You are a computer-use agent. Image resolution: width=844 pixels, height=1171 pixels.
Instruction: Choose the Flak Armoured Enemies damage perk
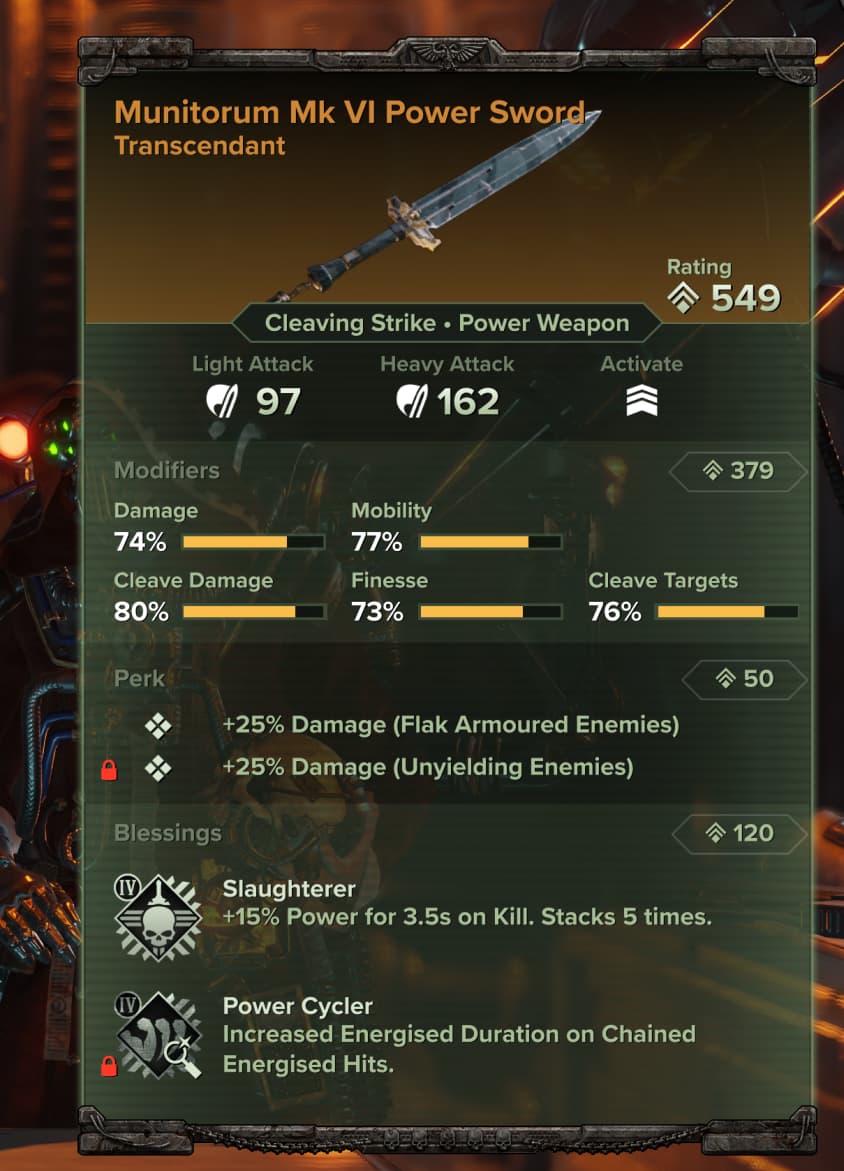pyautogui.click(x=450, y=724)
